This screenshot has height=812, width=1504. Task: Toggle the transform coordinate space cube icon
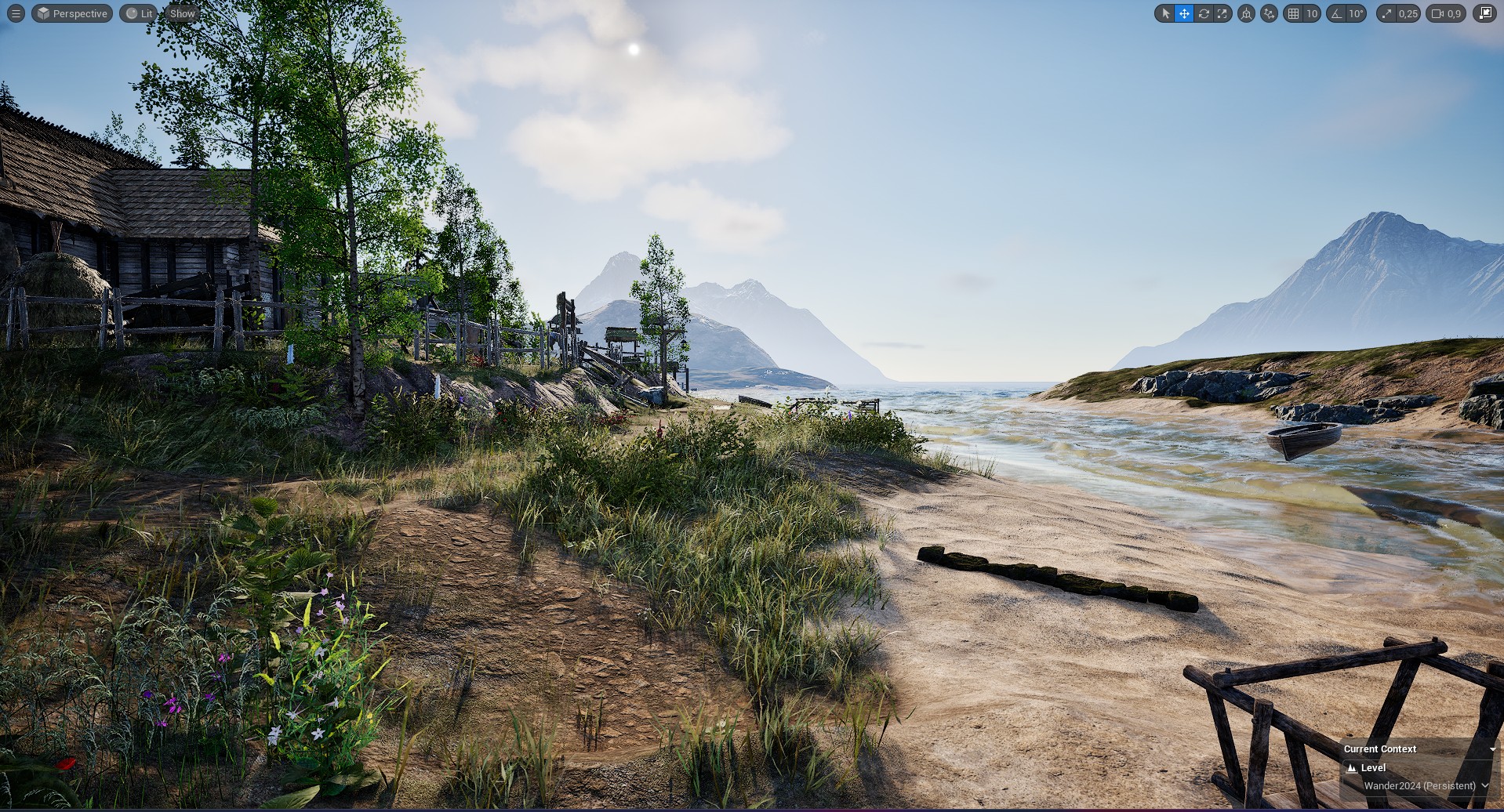click(1246, 13)
